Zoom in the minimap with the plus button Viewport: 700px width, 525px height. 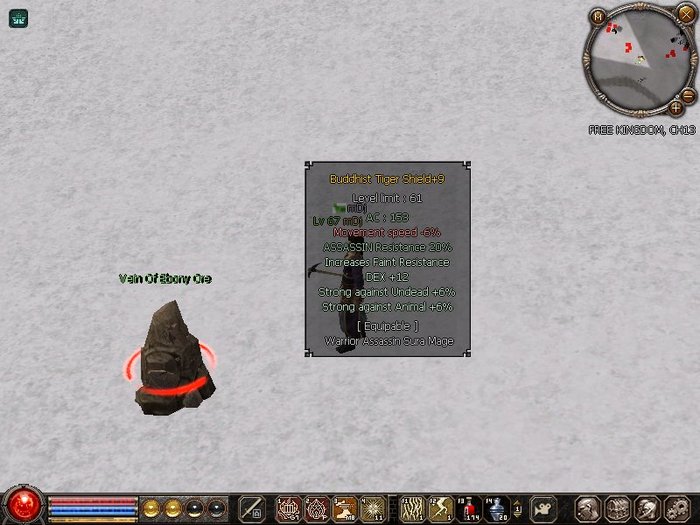coord(676,107)
